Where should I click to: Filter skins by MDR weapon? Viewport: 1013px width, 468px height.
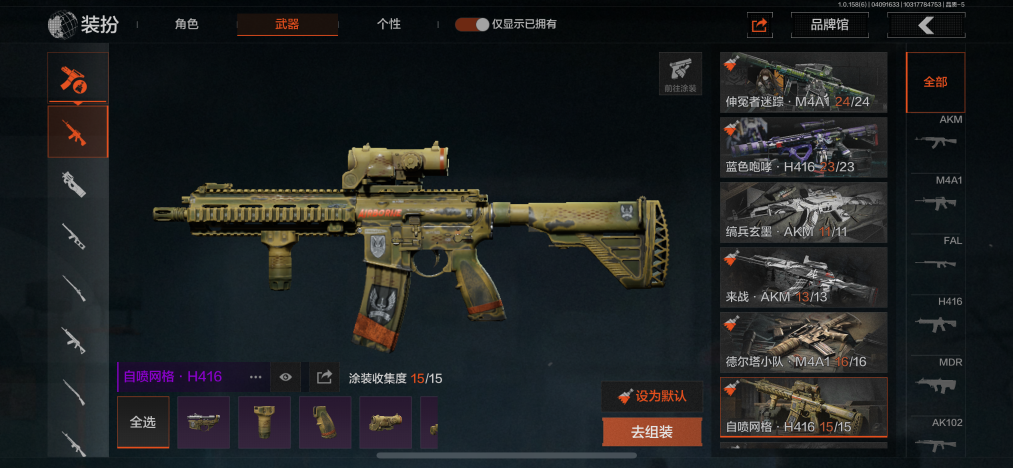point(936,377)
